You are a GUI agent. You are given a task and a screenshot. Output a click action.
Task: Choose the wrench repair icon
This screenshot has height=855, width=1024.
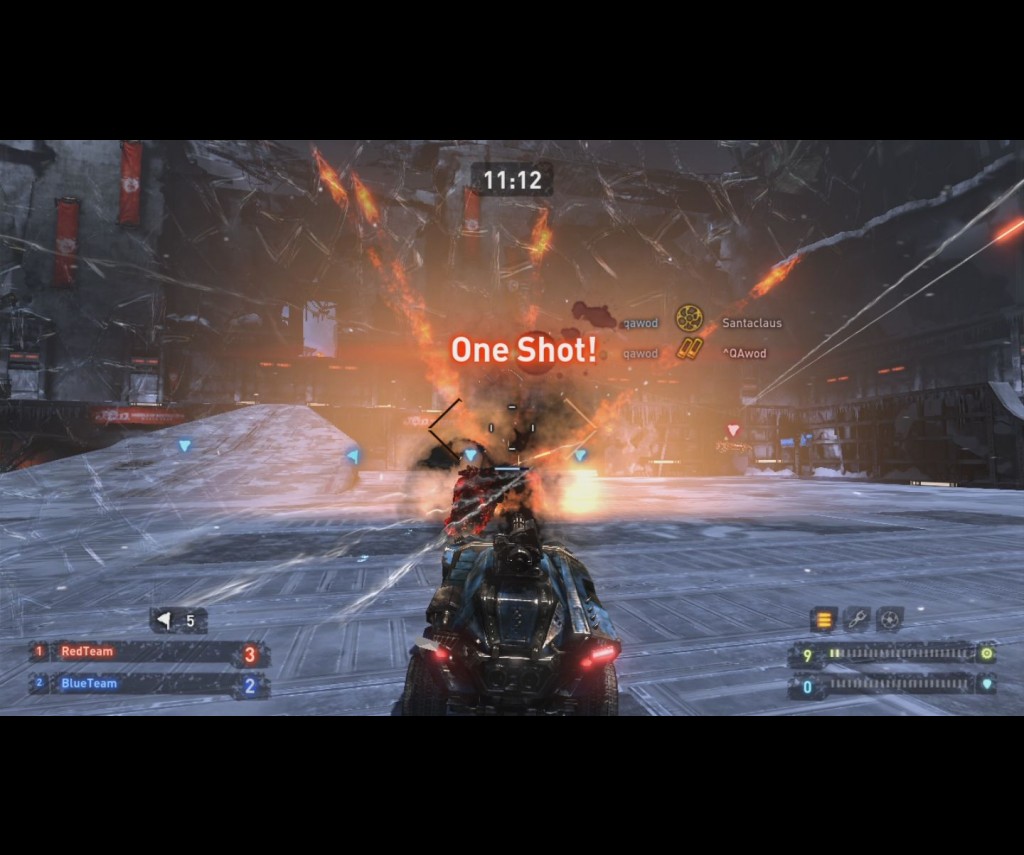[856, 620]
